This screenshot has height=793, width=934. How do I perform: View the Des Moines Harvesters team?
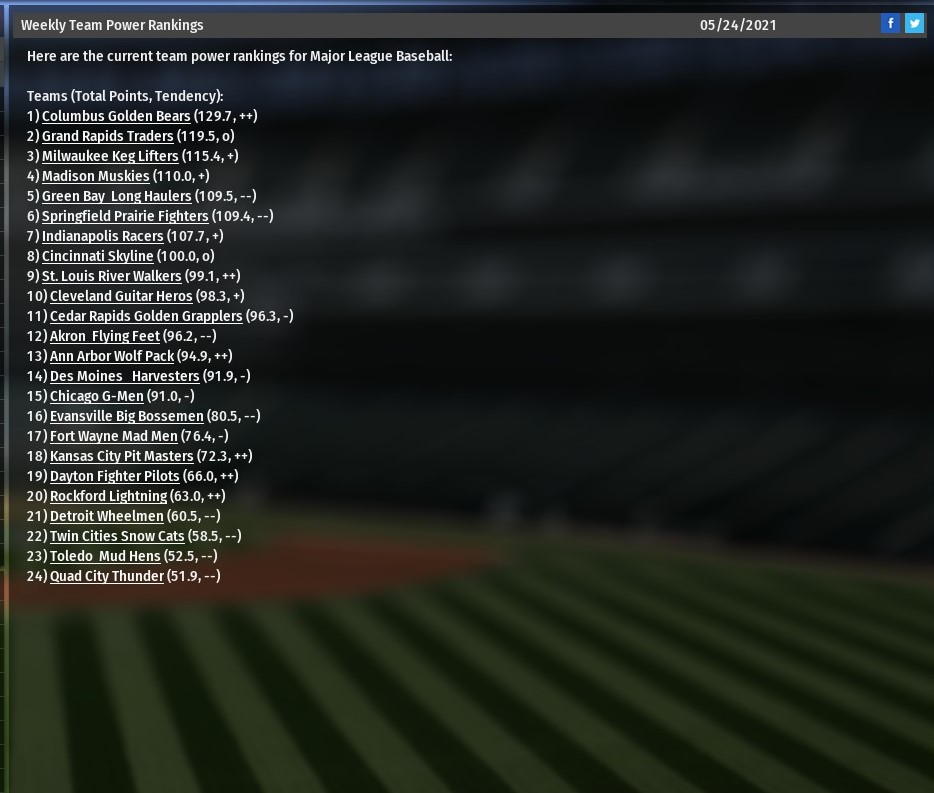125,376
